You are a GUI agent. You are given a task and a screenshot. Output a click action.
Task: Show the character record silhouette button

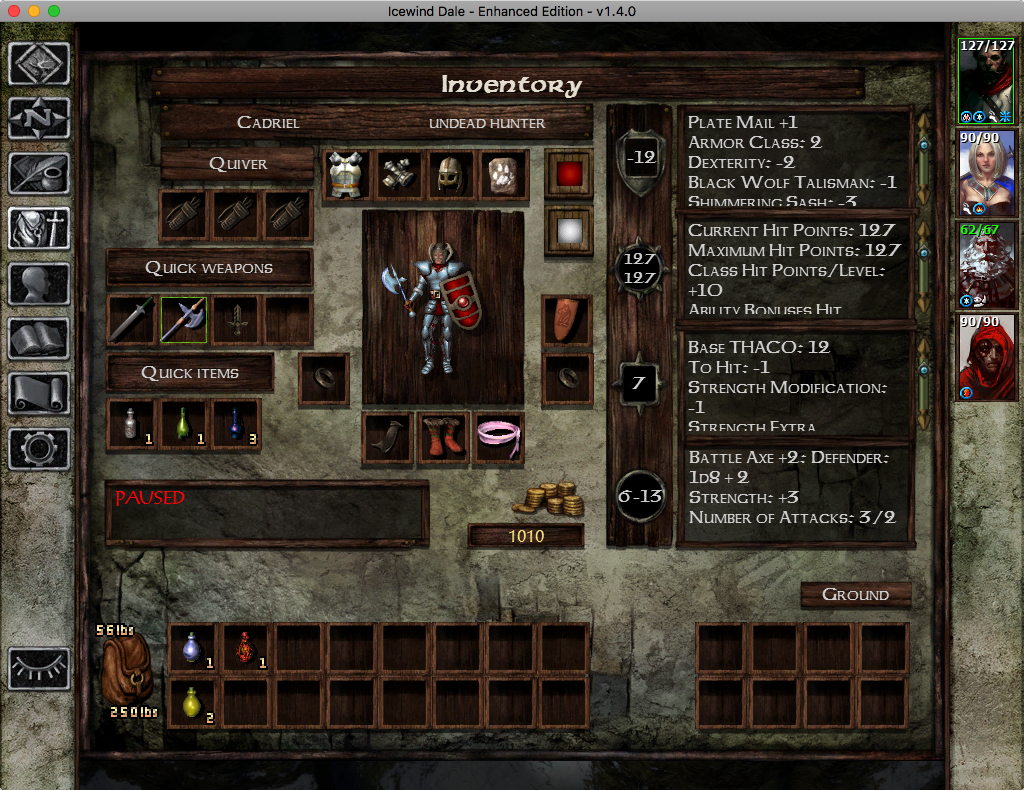point(39,285)
